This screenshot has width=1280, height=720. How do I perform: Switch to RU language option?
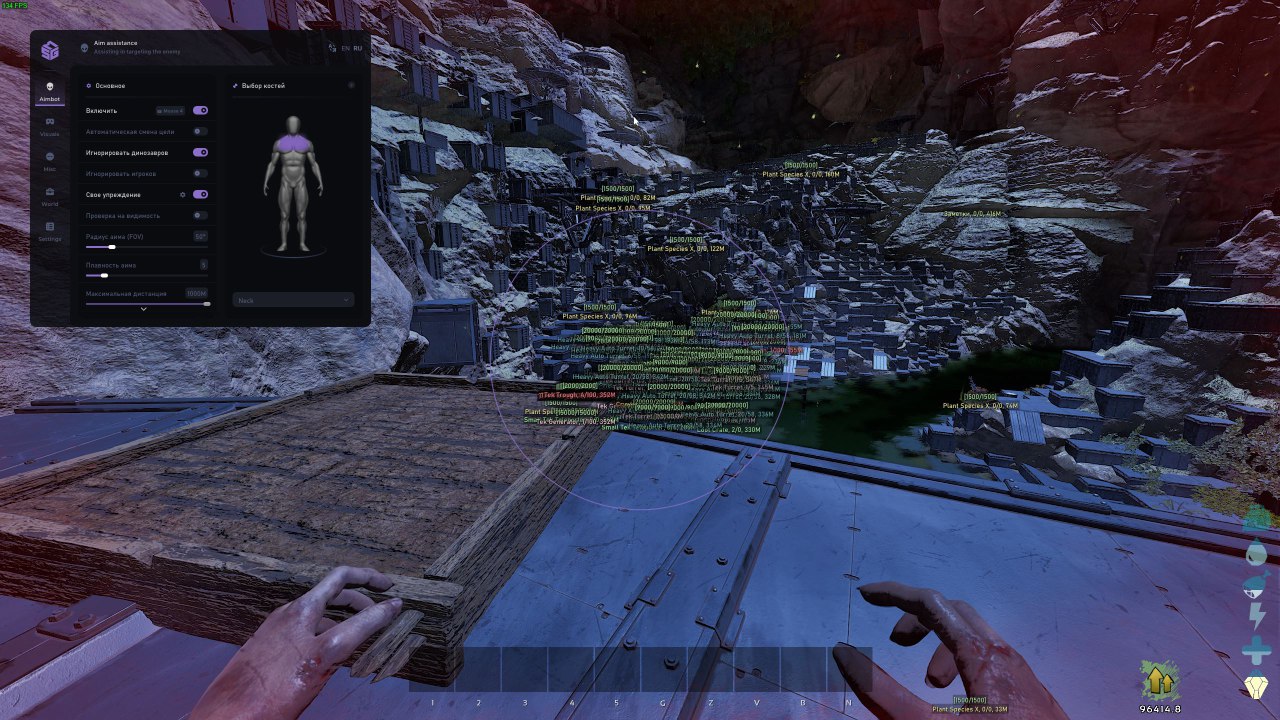click(357, 48)
